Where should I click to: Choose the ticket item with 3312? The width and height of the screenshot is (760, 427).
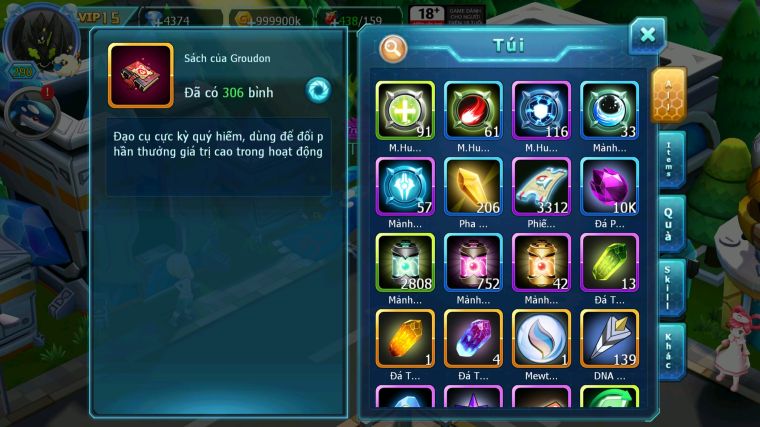(541, 187)
